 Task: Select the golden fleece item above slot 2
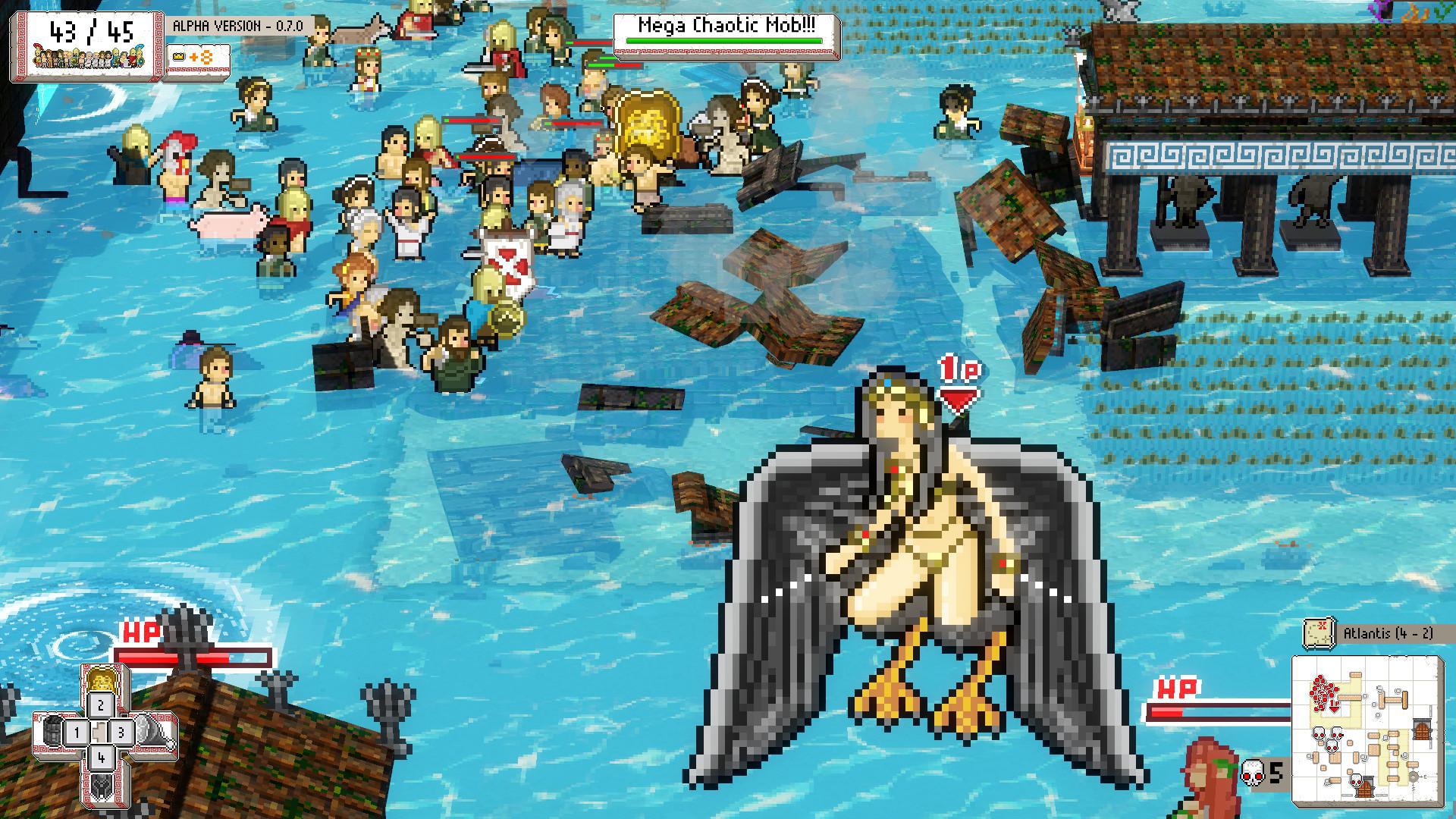click(x=102, y=682)
